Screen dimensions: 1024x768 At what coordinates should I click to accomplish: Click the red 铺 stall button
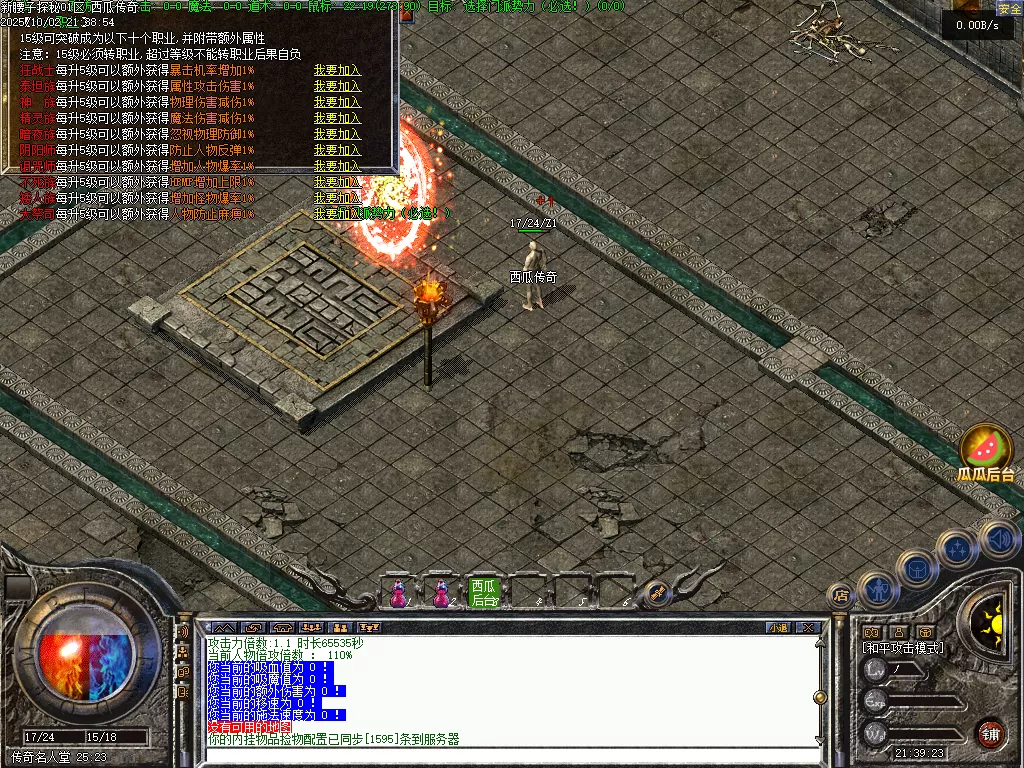[990, 733]
